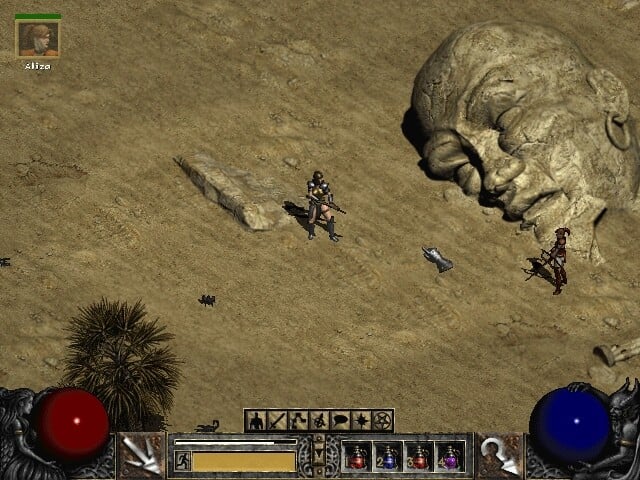Open the quest log starburst icon
640x480 pixels.
(361, 421)
